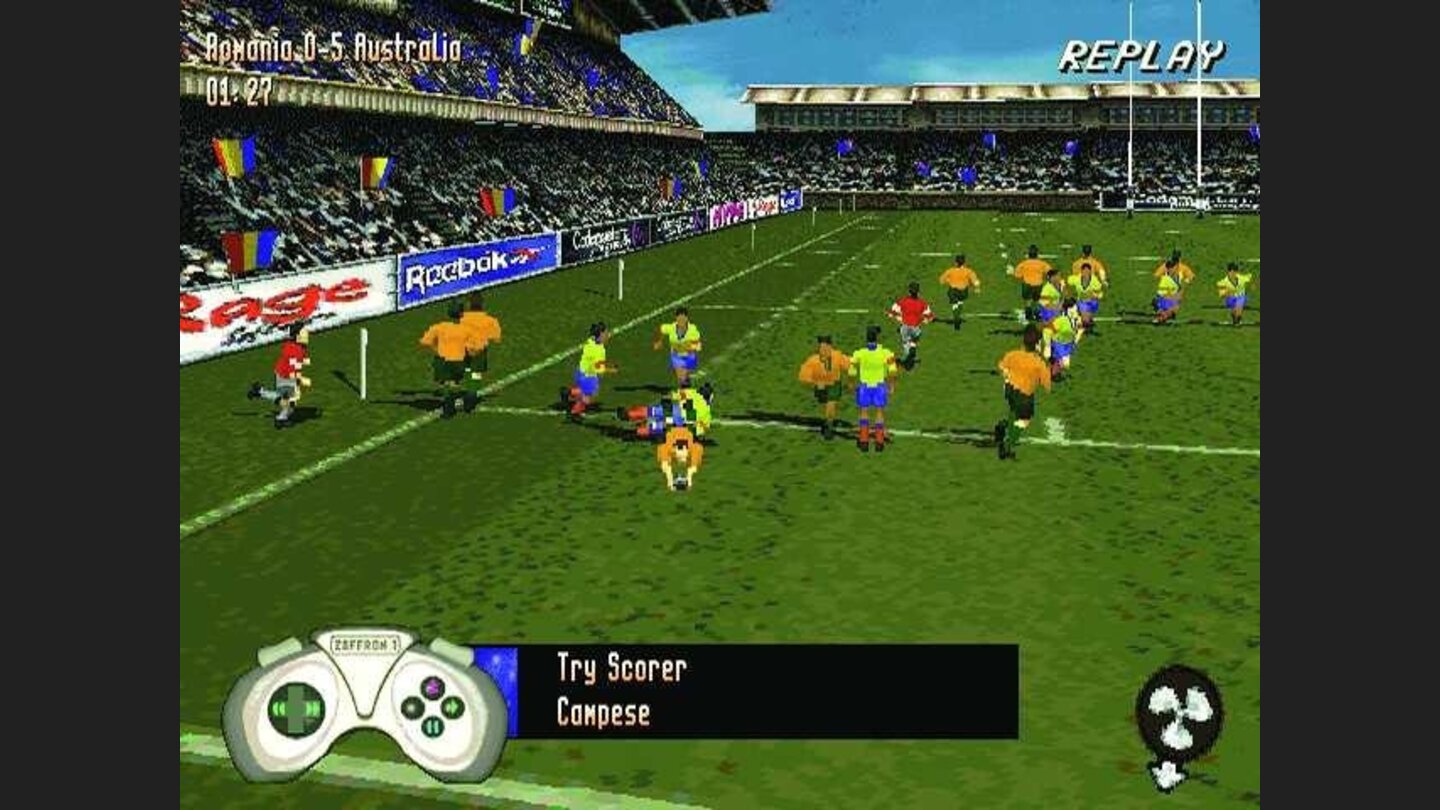This screenshot has height=810, width=1440.
Task: Select the left face button on the gamepad
Action: pyautogui.click(x=411, y=707)
